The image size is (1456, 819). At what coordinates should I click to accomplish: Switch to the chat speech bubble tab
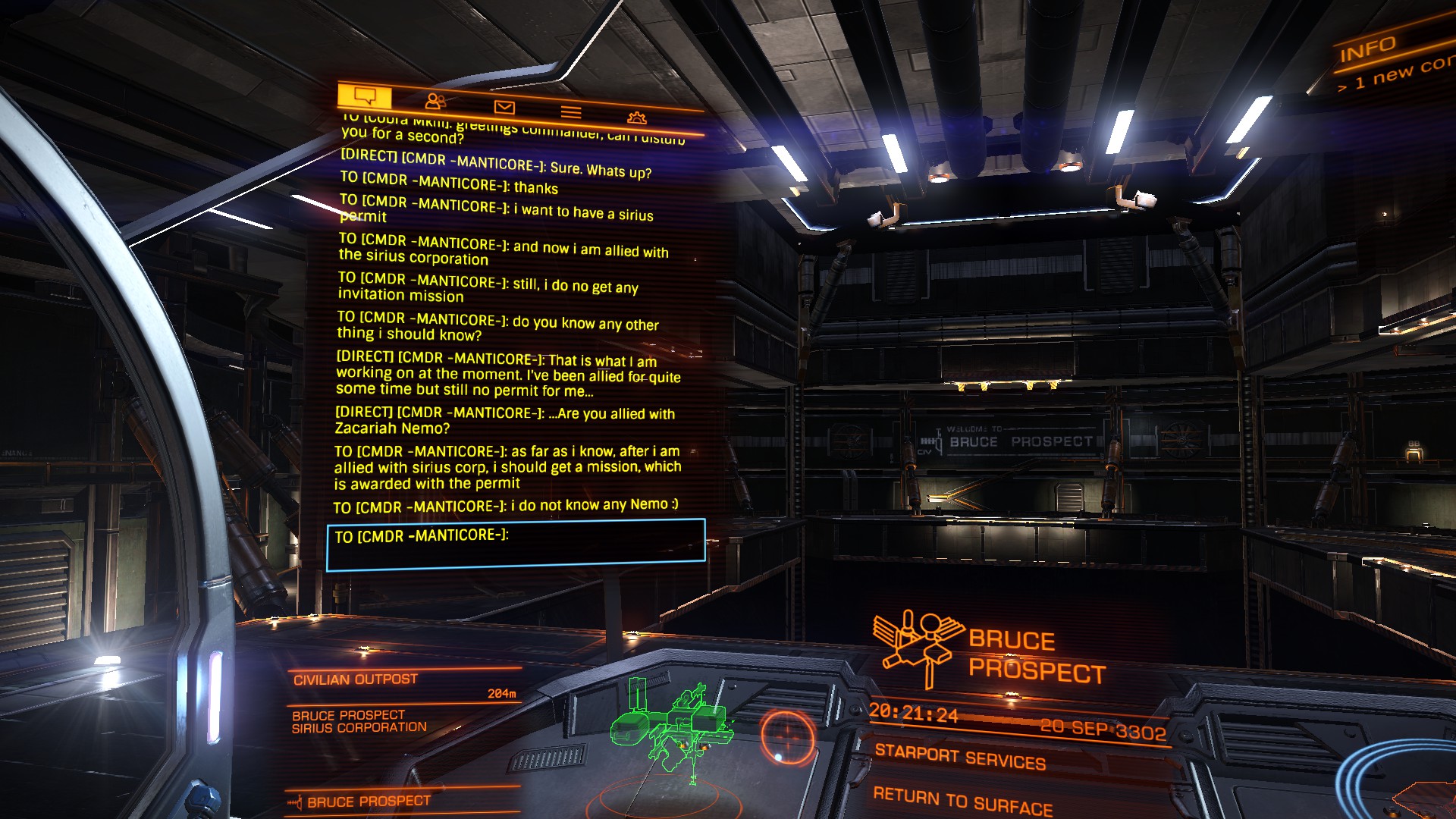[365, 97]
